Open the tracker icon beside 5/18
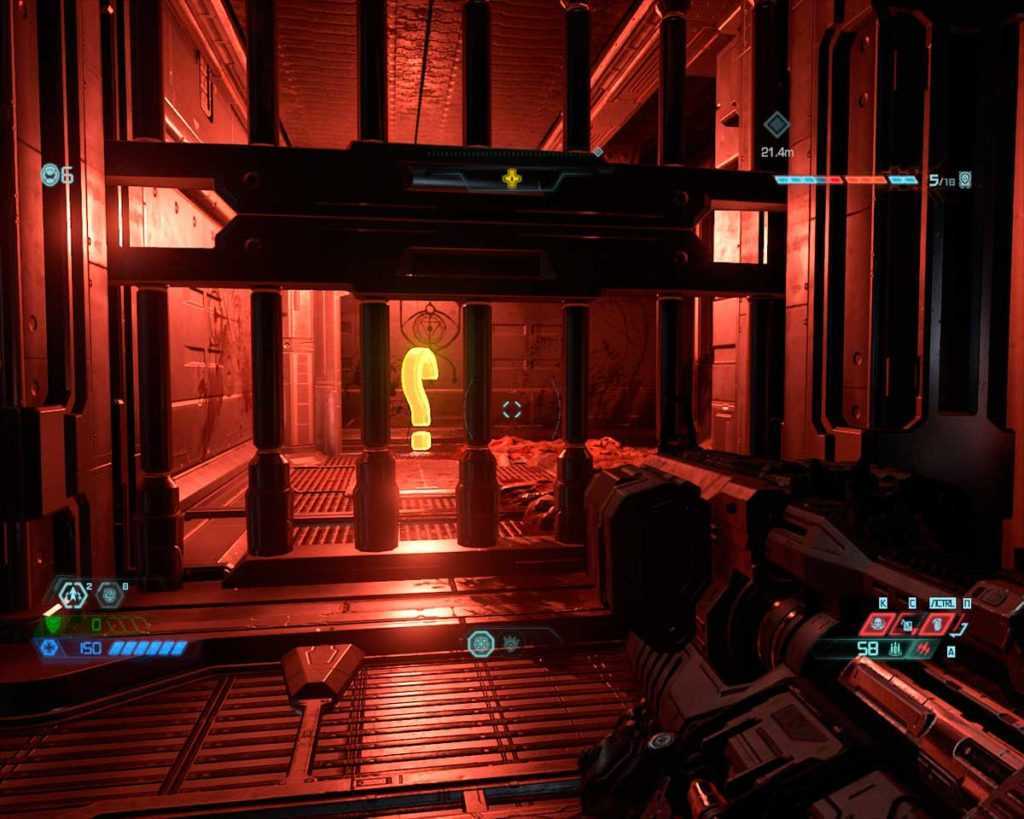 [x=965, y=180]
